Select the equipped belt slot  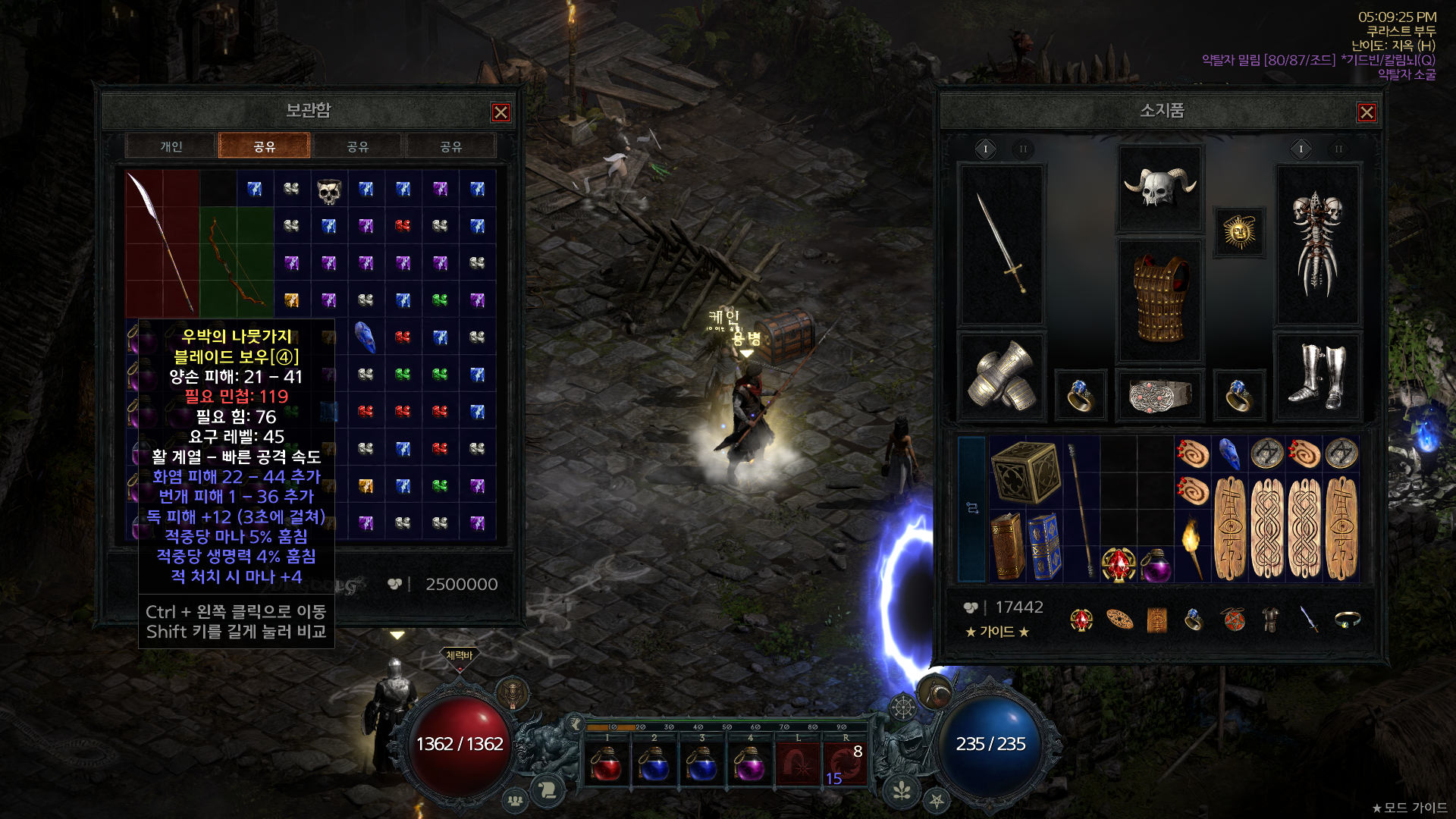[x=1159, y=394]
